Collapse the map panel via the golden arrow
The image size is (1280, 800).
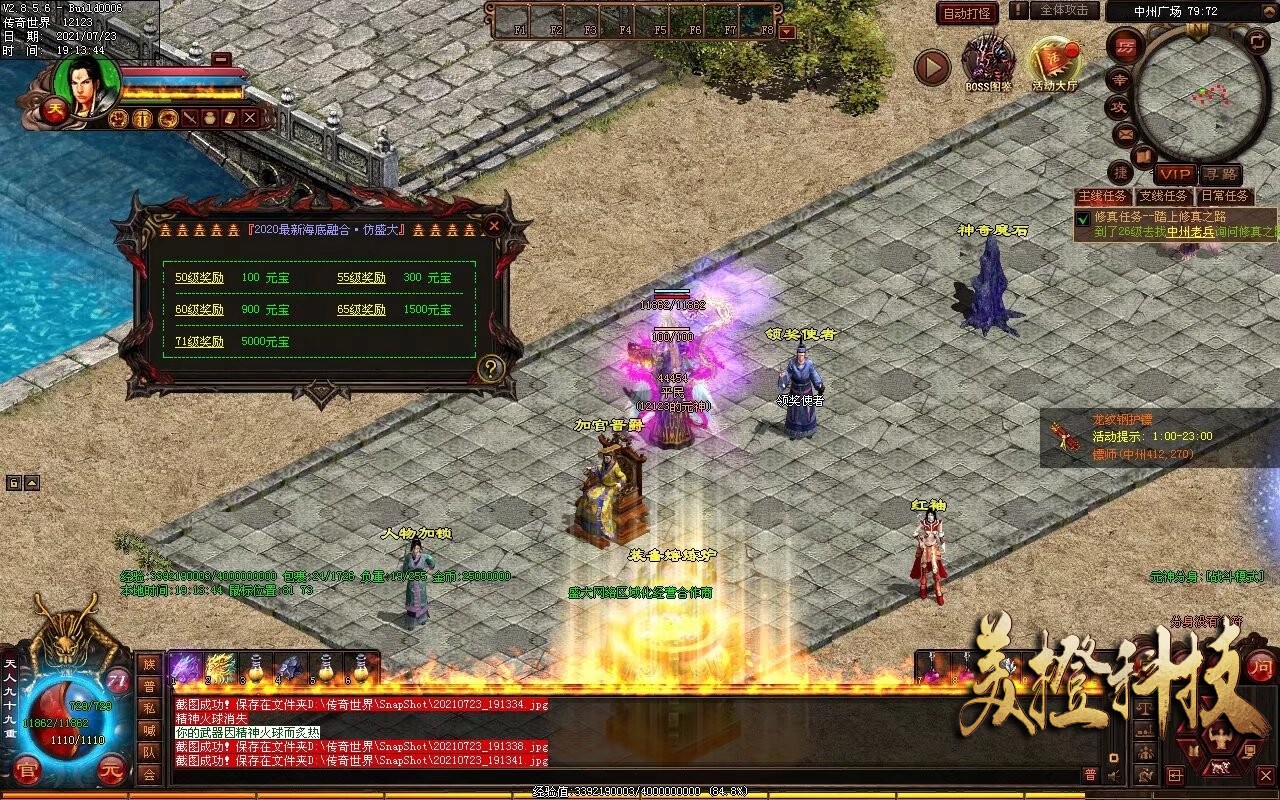tap(1268, 12)
